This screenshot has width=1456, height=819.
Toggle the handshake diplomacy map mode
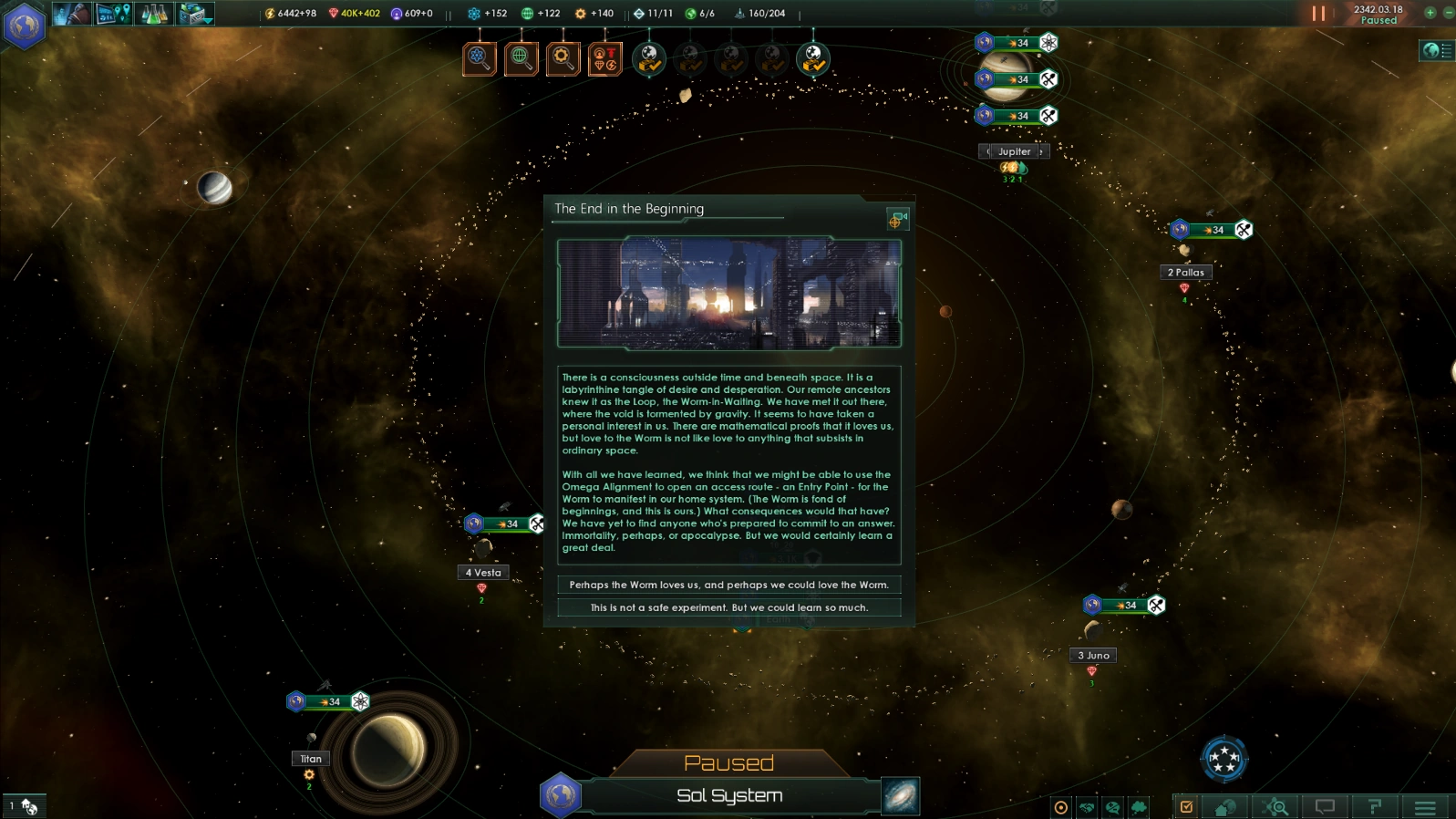coord(1087,807)
